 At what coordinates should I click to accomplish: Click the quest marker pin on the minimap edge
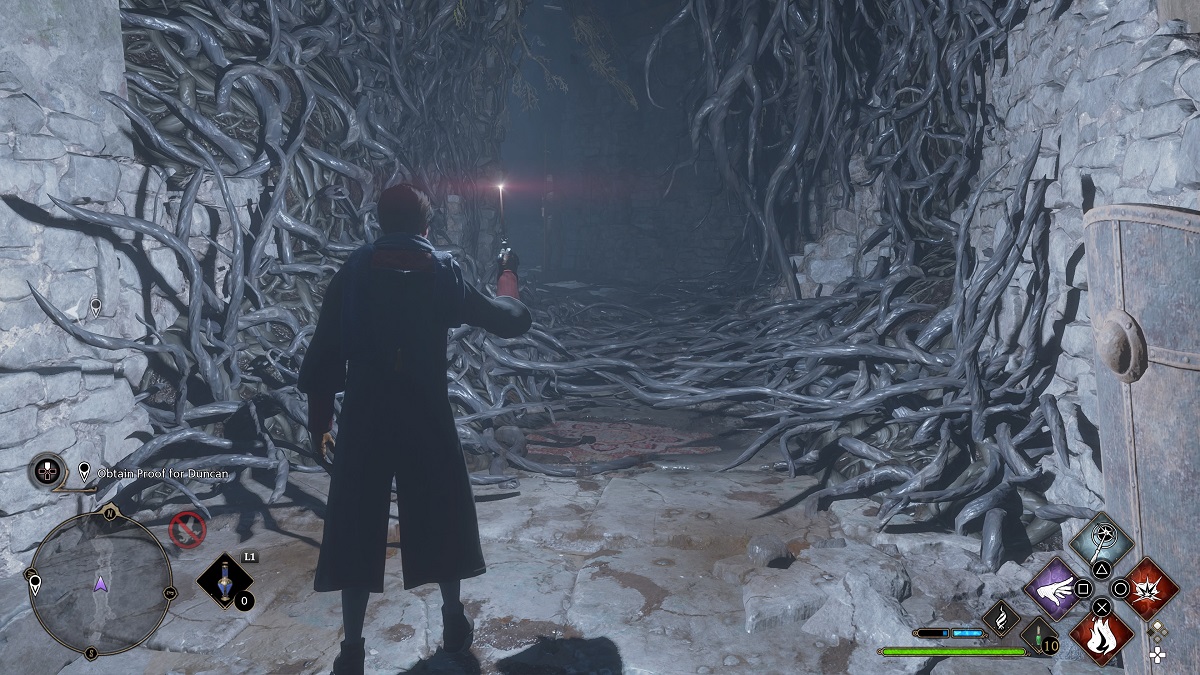35,583
